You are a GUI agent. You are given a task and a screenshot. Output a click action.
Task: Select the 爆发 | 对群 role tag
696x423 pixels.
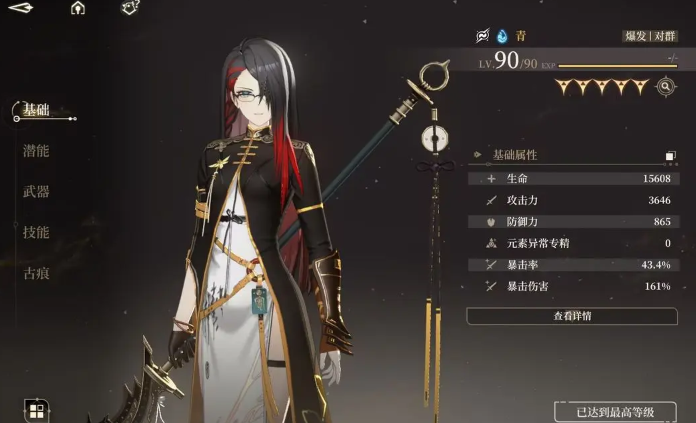point(650,36)
